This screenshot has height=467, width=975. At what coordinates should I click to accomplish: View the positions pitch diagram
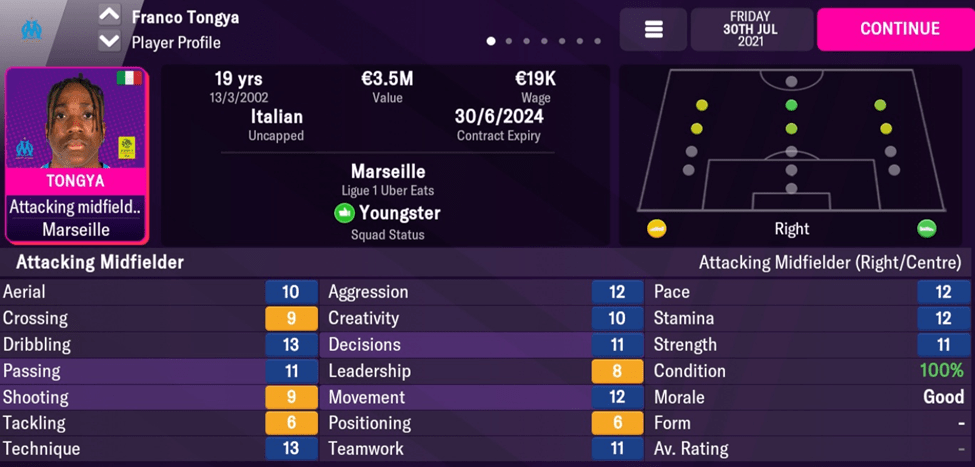(x=791, y=140)
